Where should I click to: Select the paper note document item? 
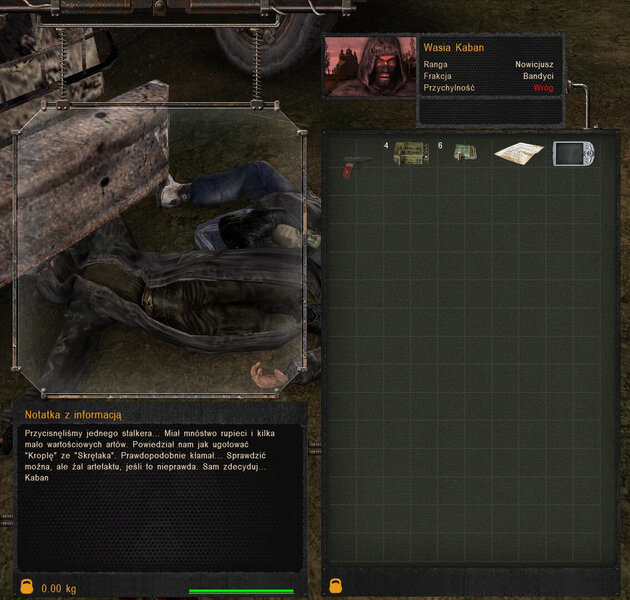518,154
